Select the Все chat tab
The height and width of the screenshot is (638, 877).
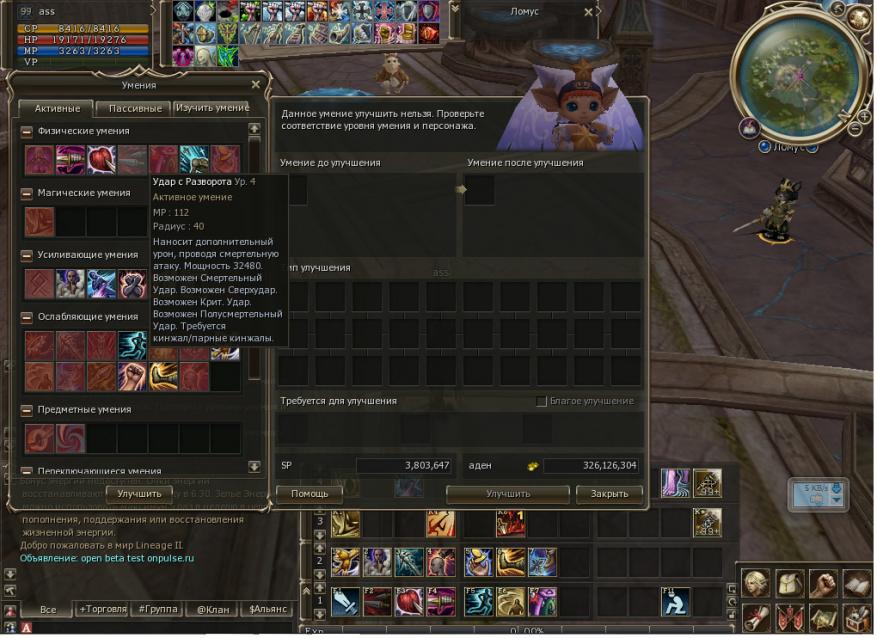point(47,608)
